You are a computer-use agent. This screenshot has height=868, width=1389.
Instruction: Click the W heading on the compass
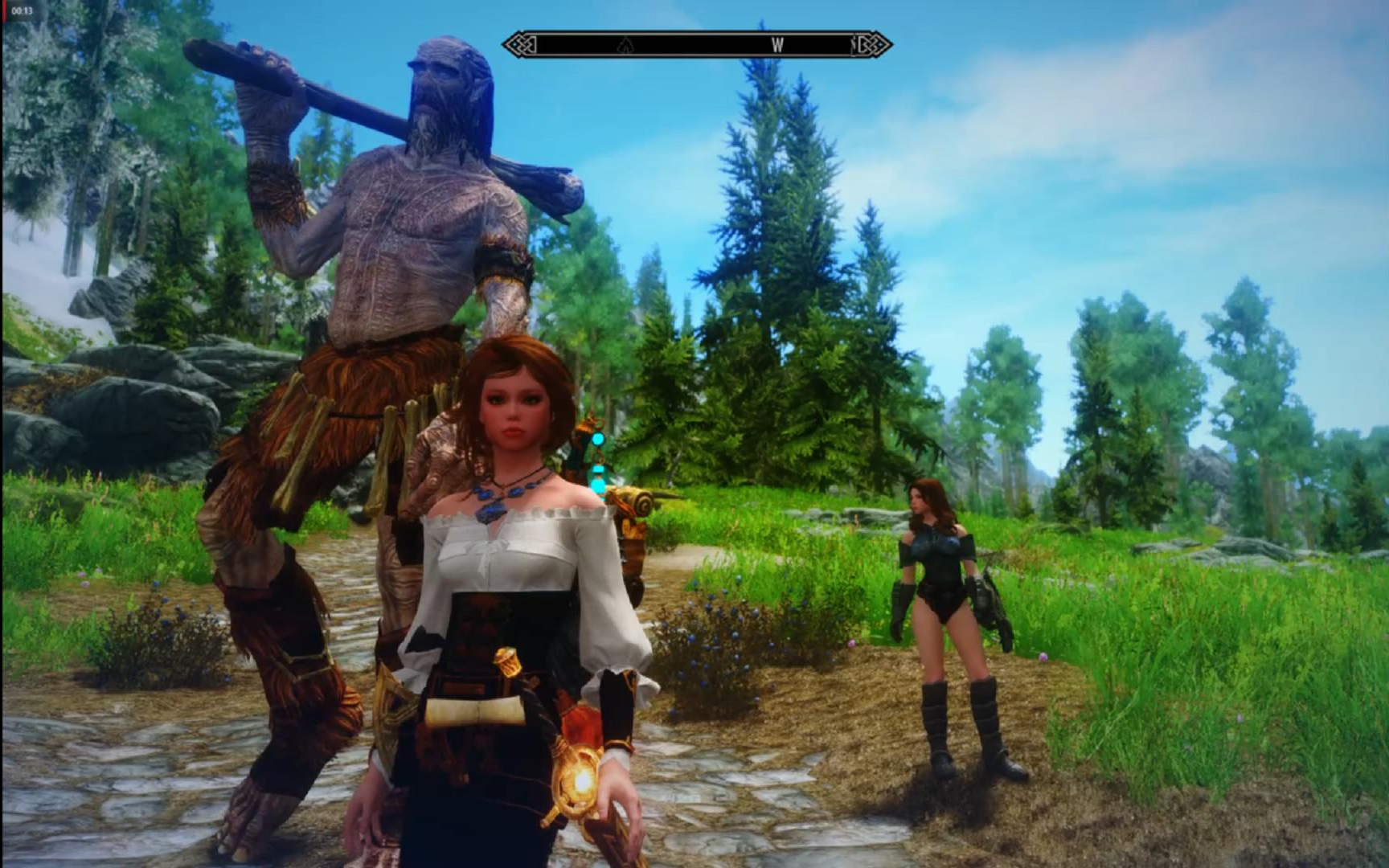(776, 46)
